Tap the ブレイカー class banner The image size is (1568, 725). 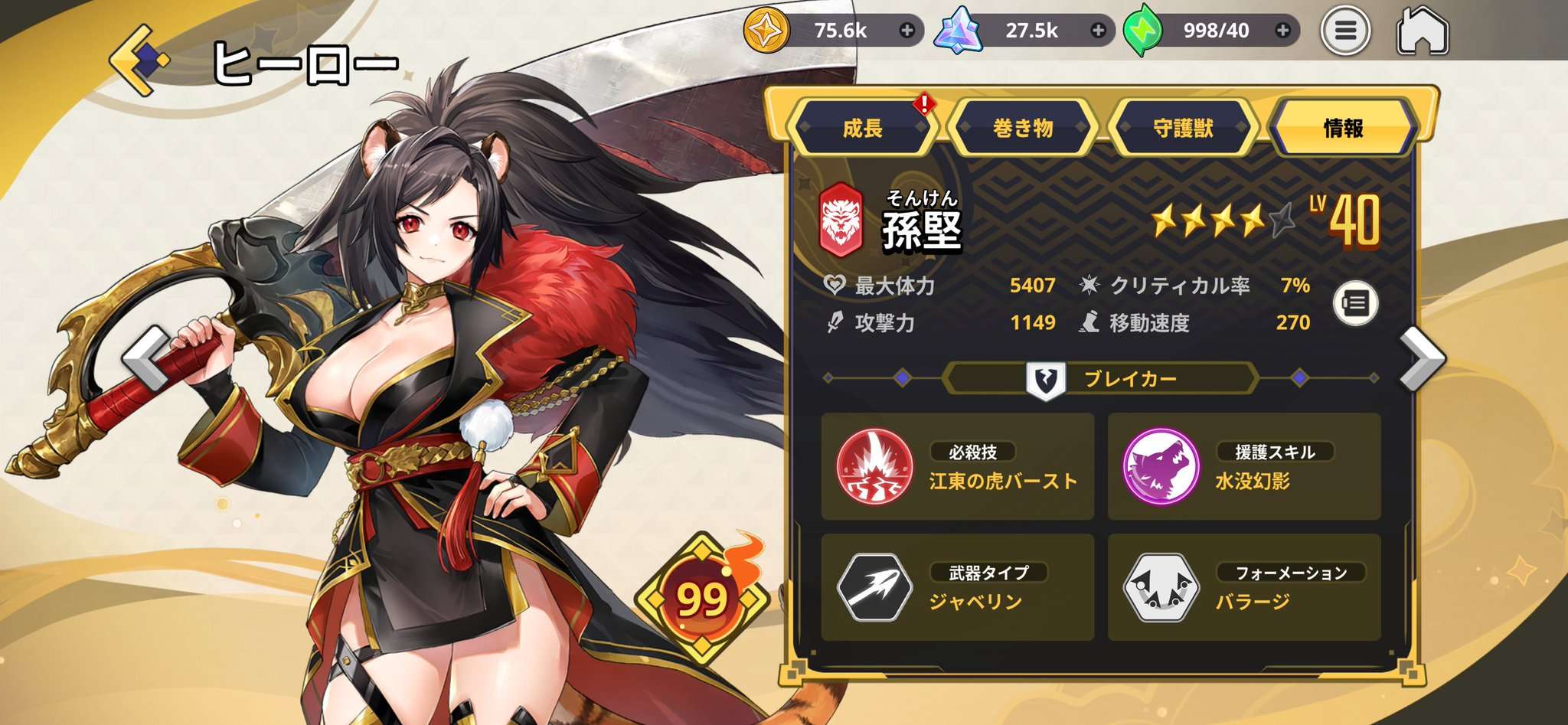click(1101, 378)
